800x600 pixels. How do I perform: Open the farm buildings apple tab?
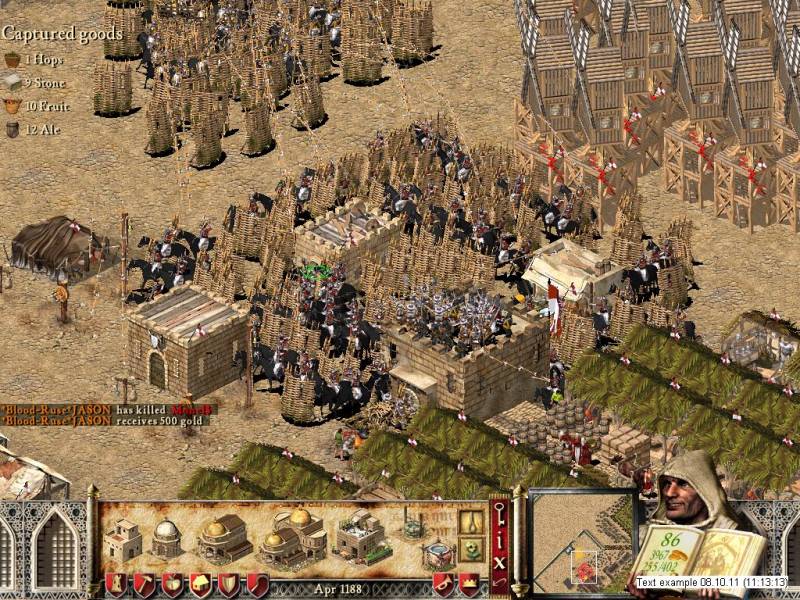tap(173, 584)
